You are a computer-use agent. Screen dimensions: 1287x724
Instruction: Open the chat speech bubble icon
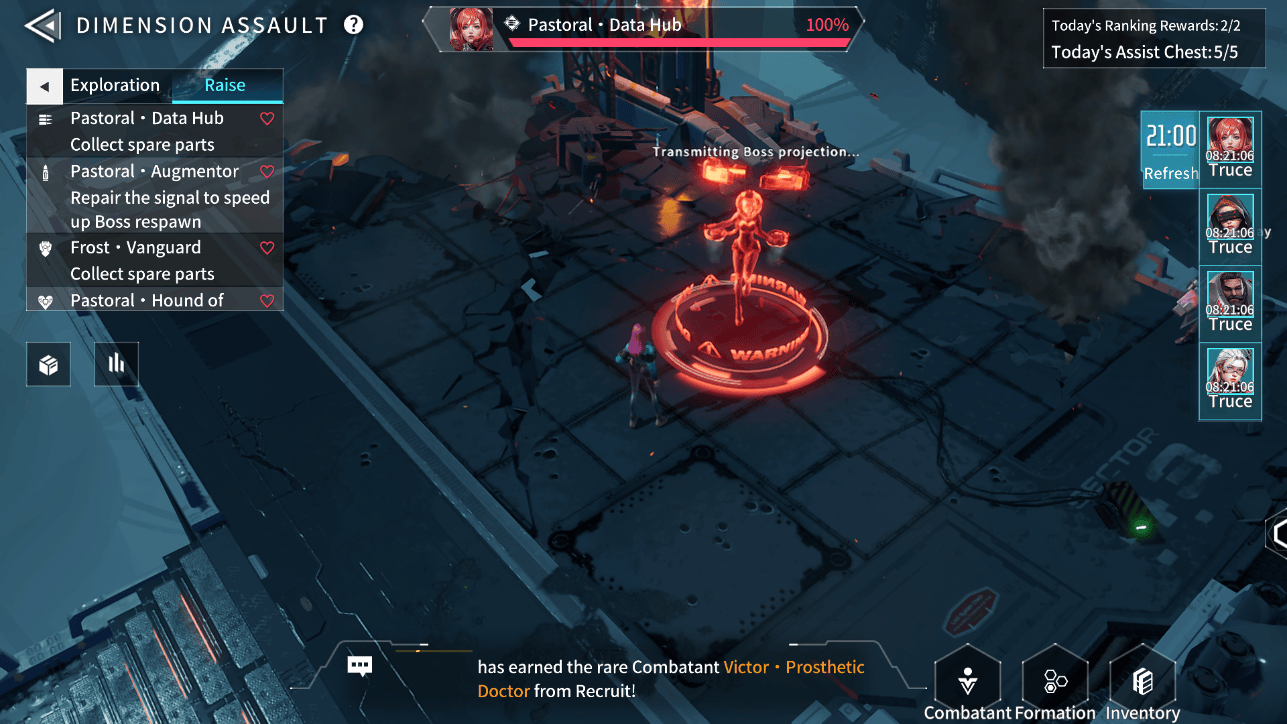360,666
